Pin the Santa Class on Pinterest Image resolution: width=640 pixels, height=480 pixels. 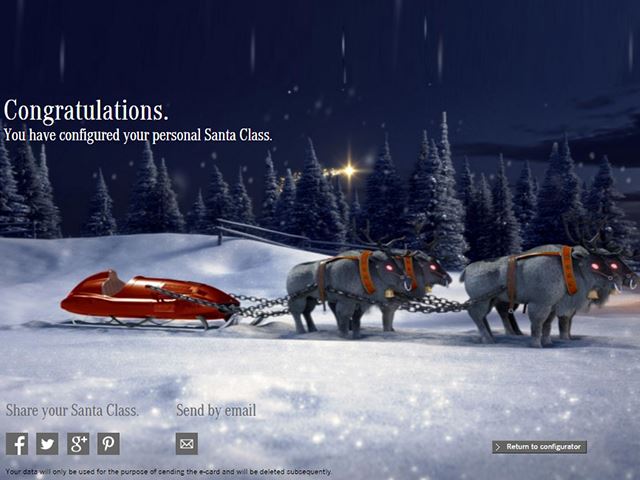(108, 444)
